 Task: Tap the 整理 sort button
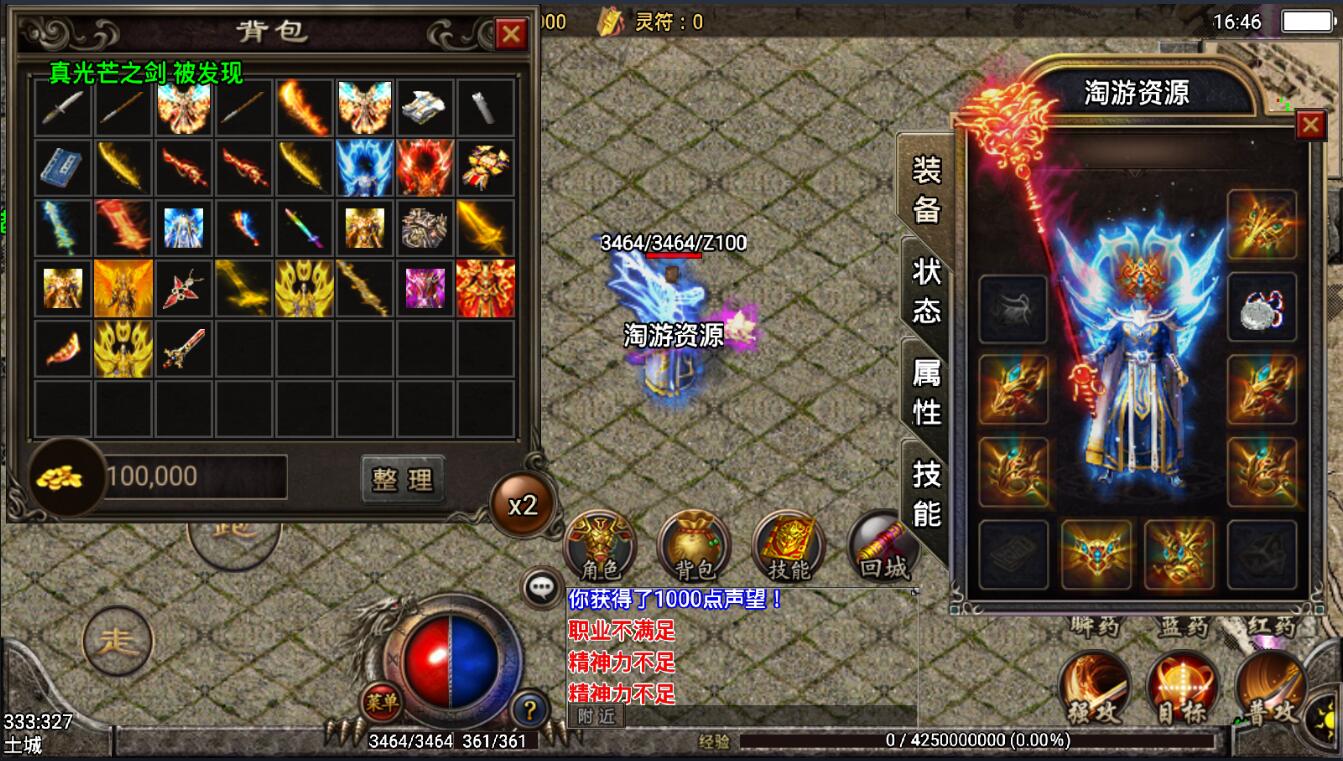pos(402,479)
